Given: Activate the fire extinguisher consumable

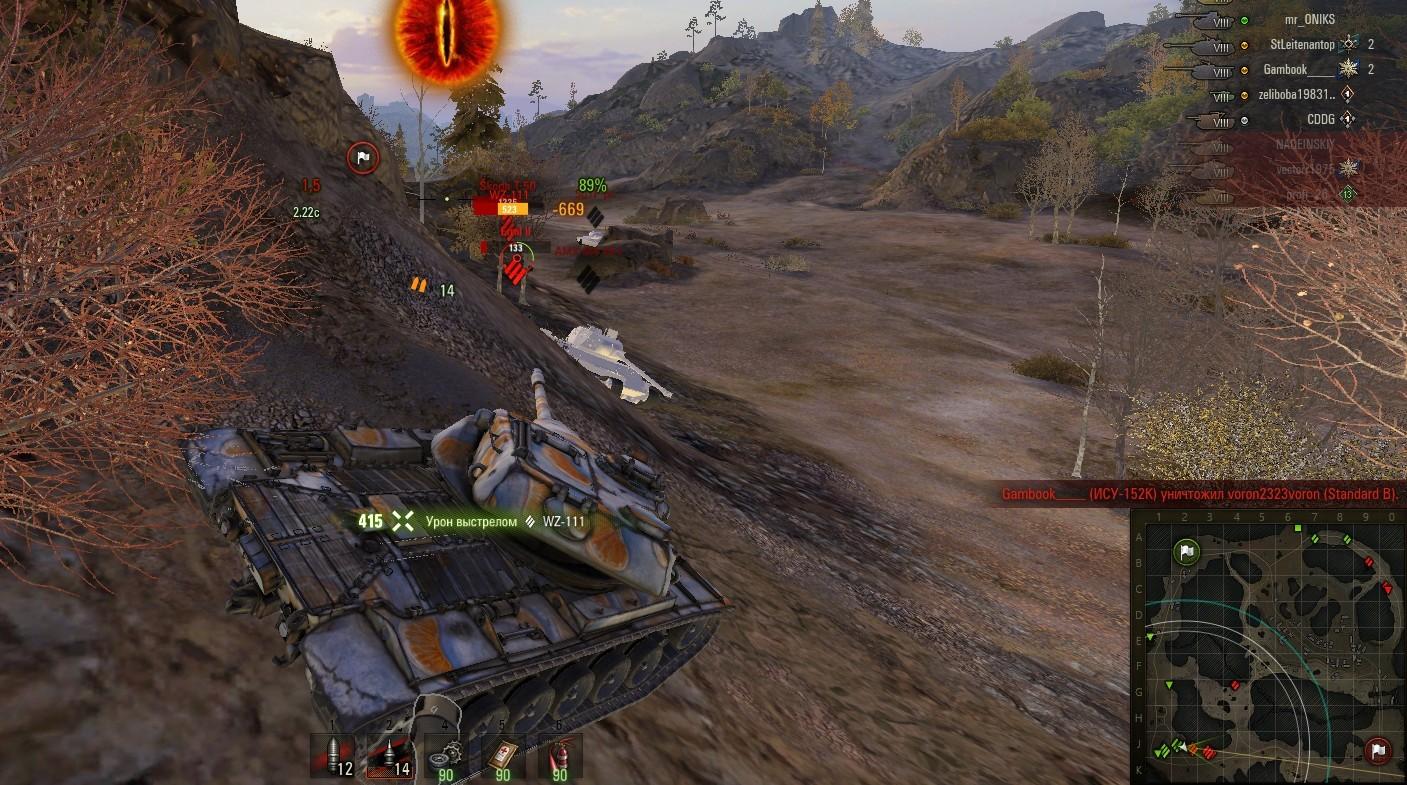Looking at the screenshot, I should tap(559, 756).
